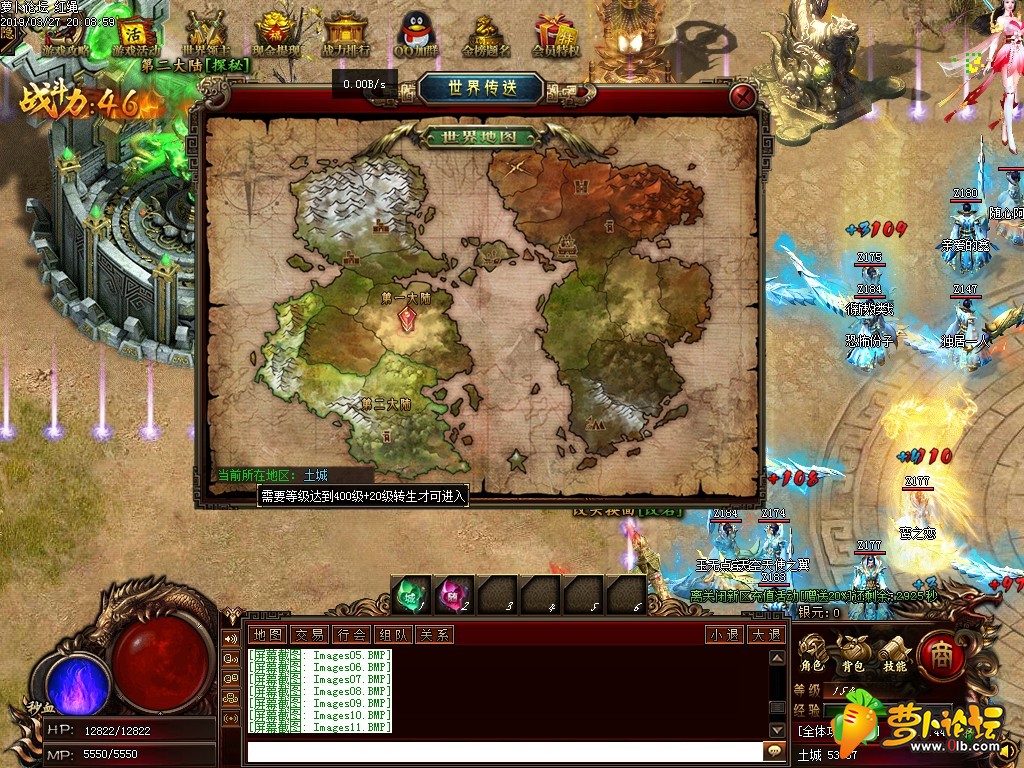Click the 大退 exit game button

pos(766,634)
